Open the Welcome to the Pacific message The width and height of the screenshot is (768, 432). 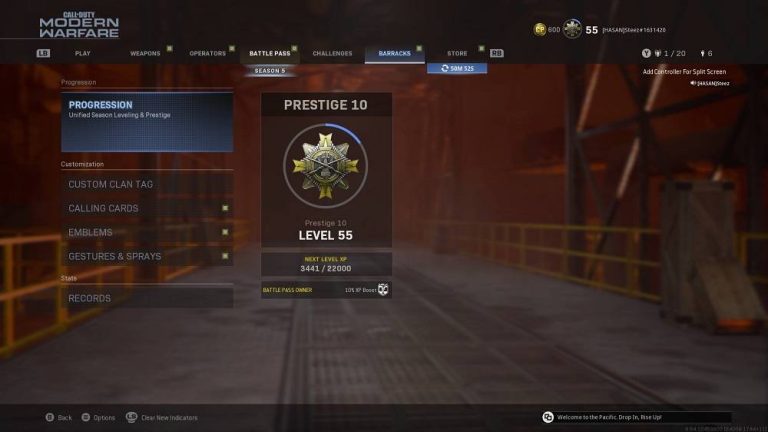click(636, 417)
